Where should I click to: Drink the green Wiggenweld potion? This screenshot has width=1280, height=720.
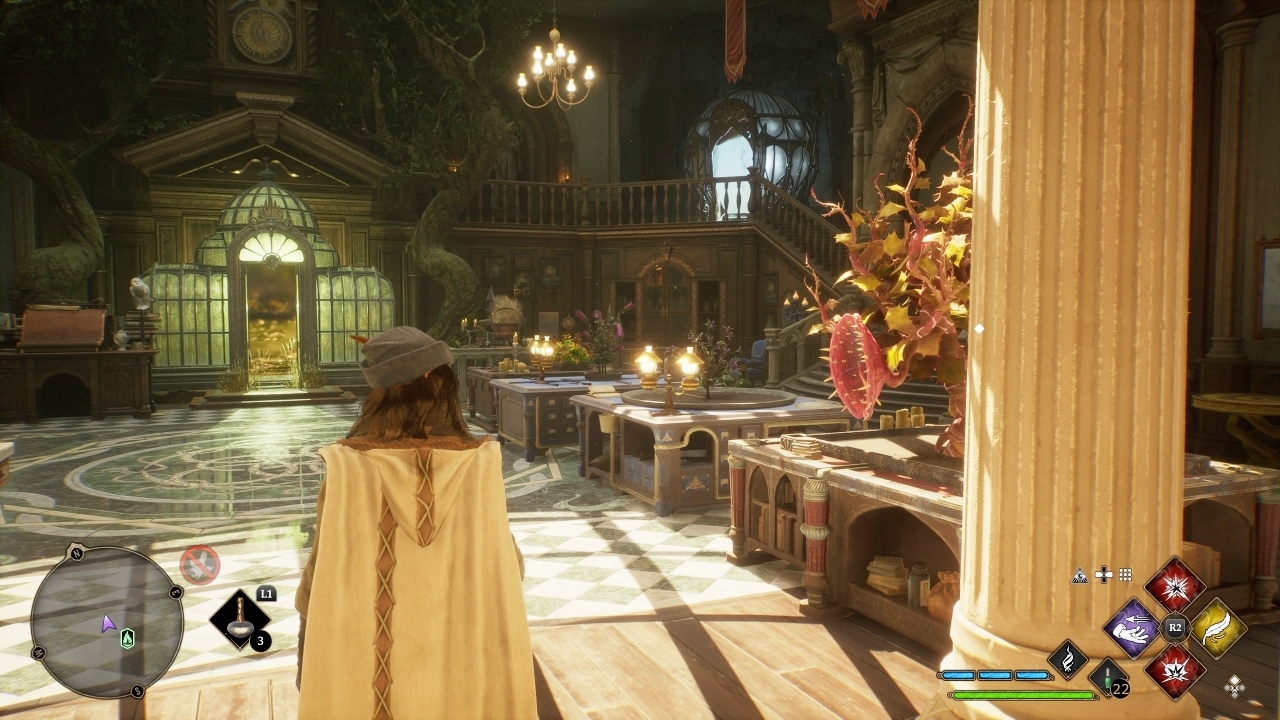1108,678
